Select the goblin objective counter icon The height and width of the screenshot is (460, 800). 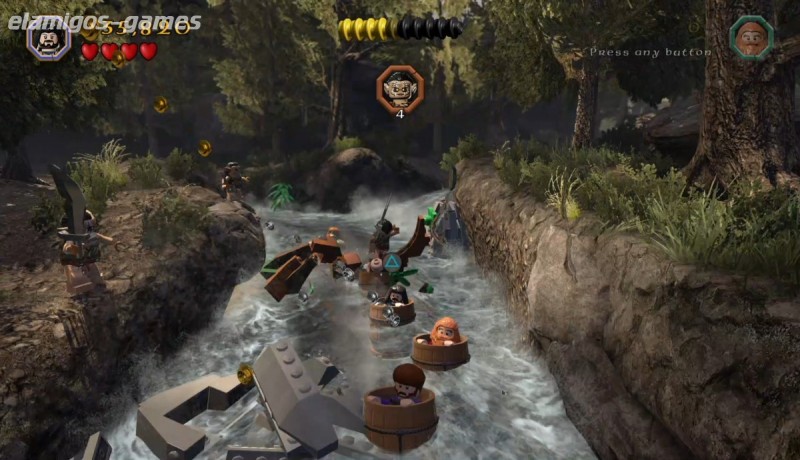399,88
